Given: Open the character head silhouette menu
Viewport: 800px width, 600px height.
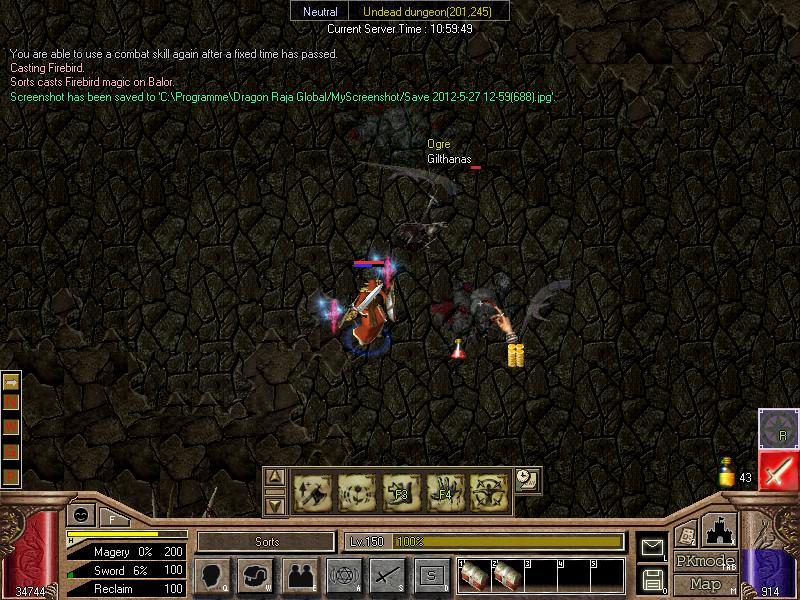Looking at the screenshot, I should (x=211, y=576).
